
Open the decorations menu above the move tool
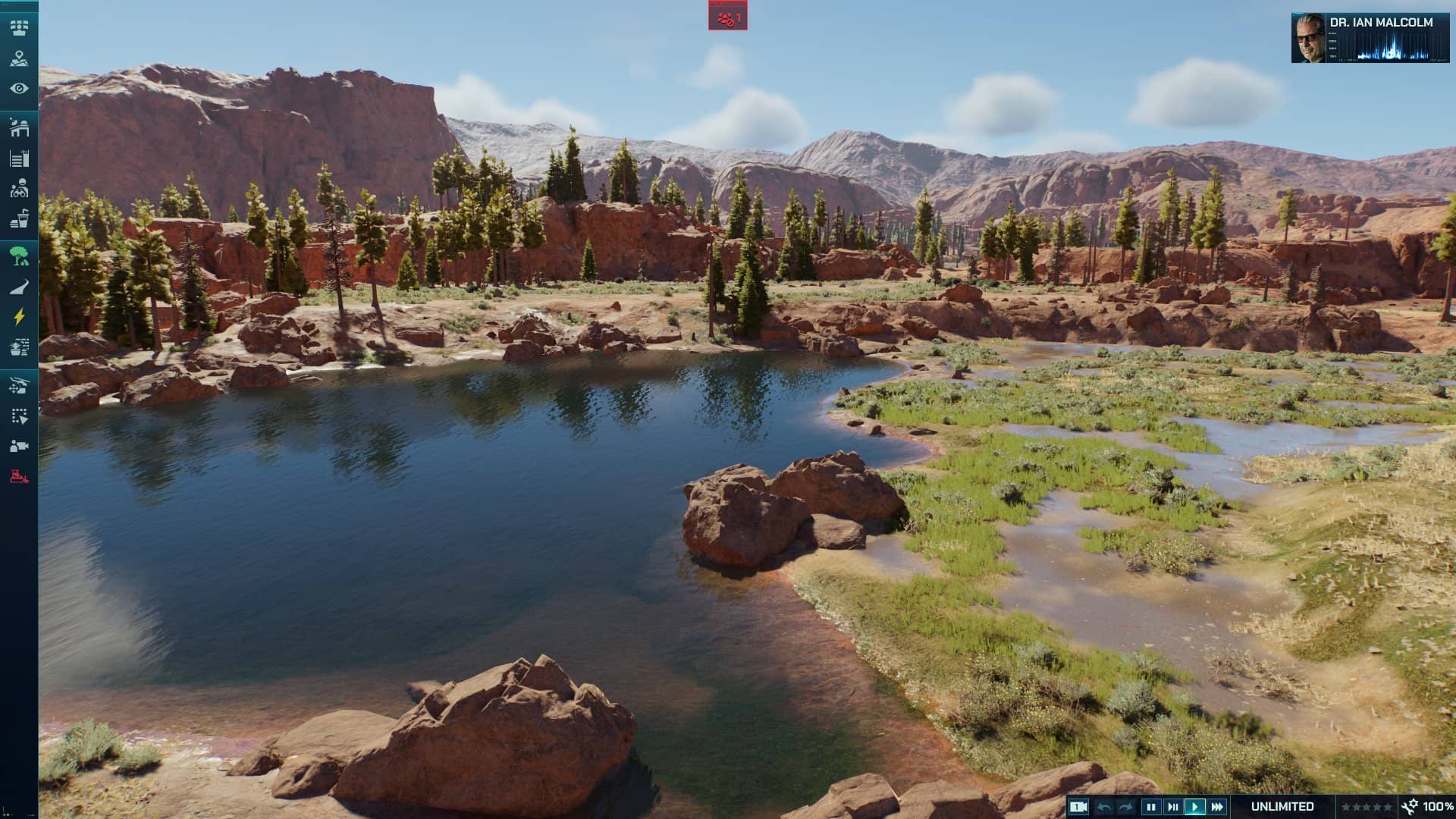[x=19, y=347]
